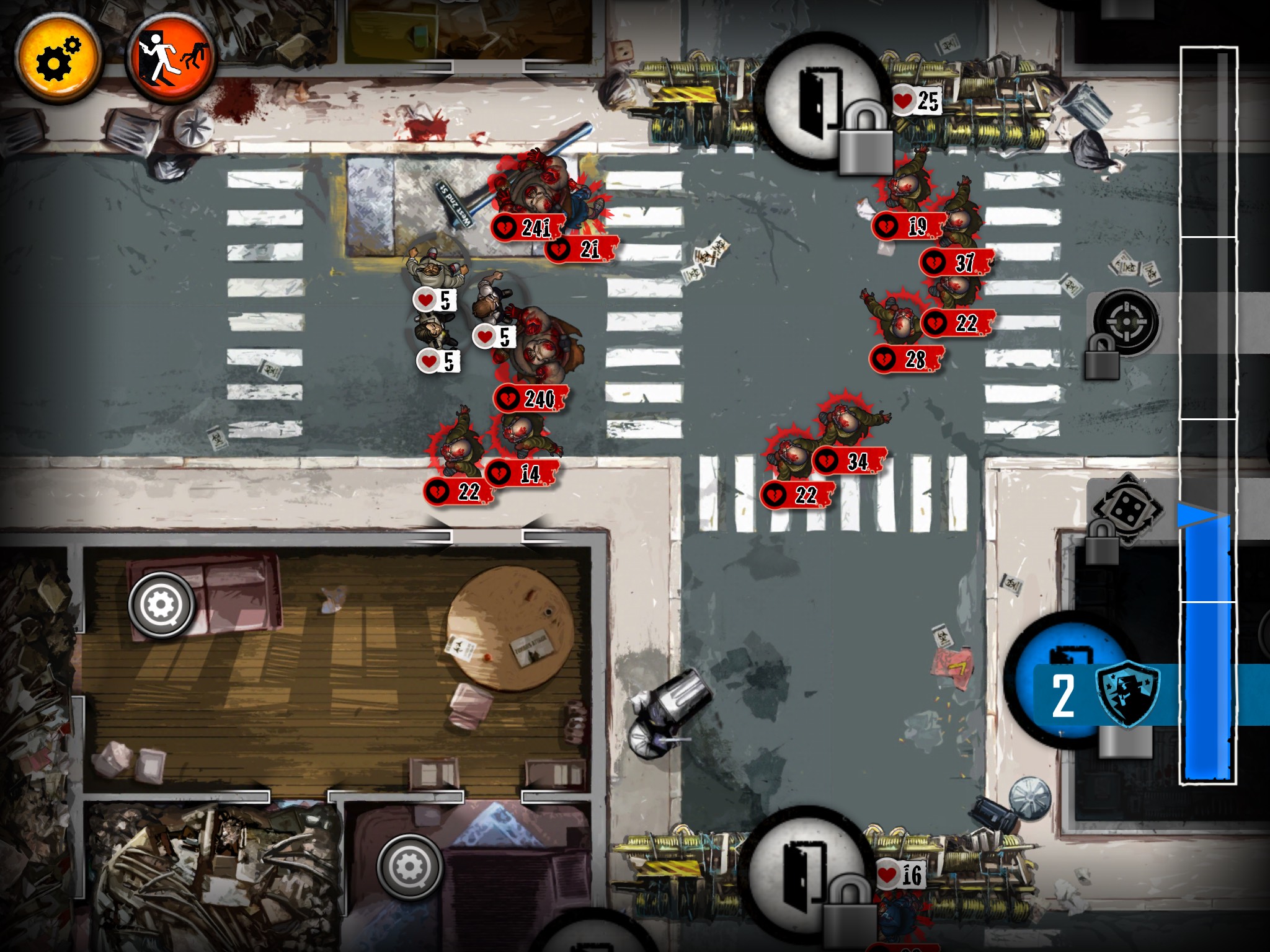Activate the locked crosshair target ability
Image resolution: width=1270 pixels, height=952 pixels.
pos(1125,322)
